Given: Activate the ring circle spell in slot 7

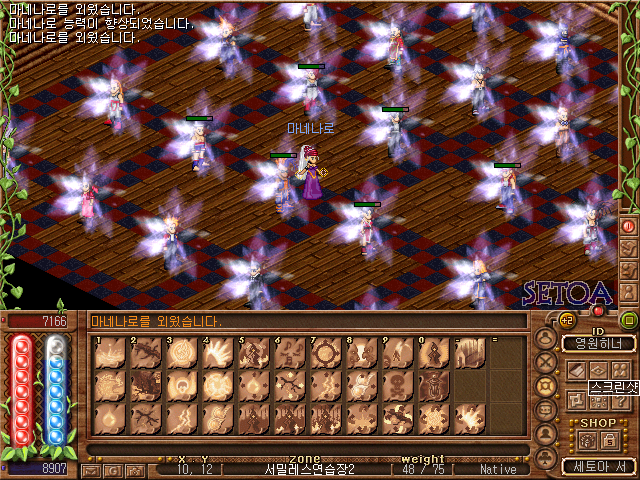Looking at the screenshot, I should [325, 353].
